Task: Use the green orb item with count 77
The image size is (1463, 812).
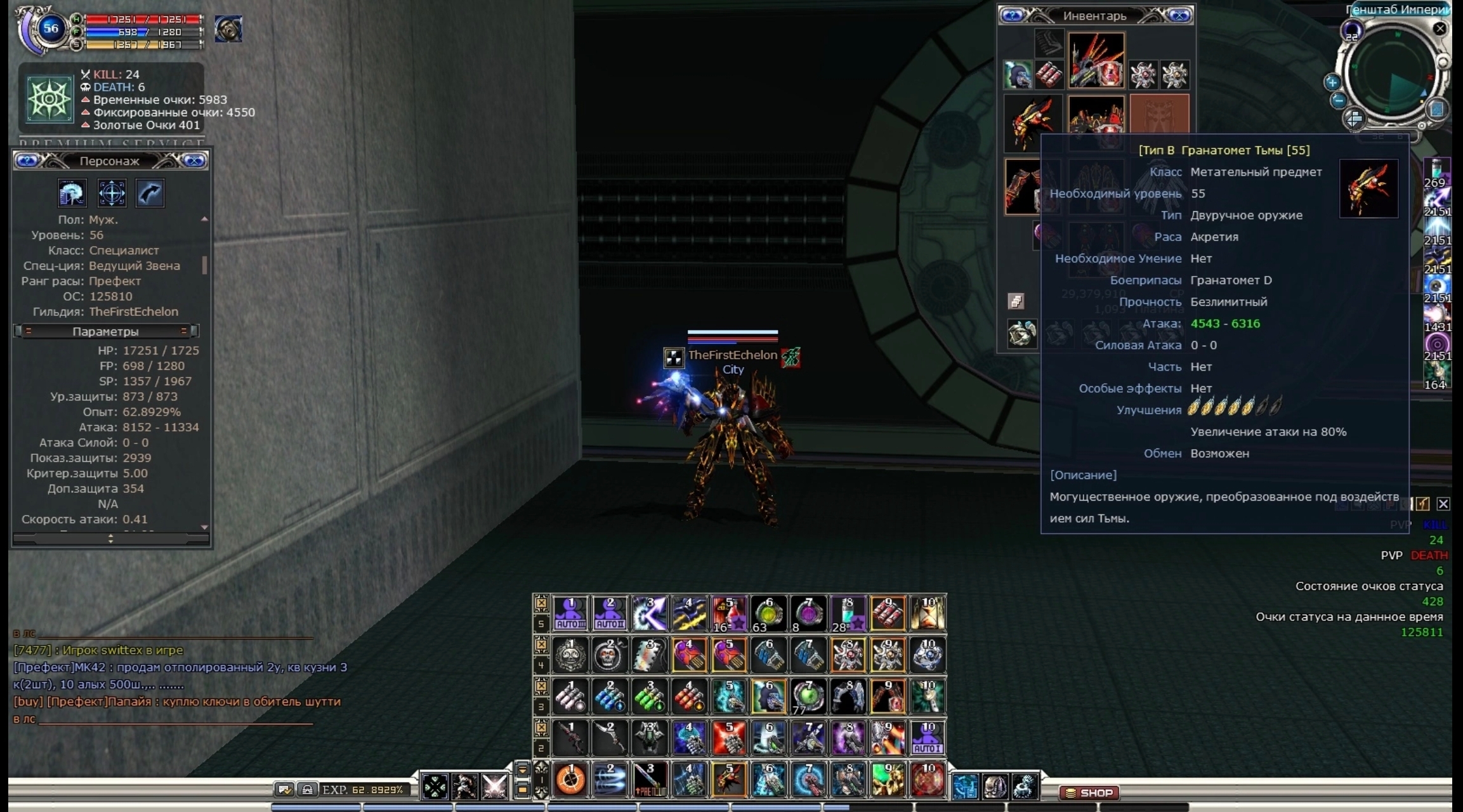Action: (x=808, y=697)
